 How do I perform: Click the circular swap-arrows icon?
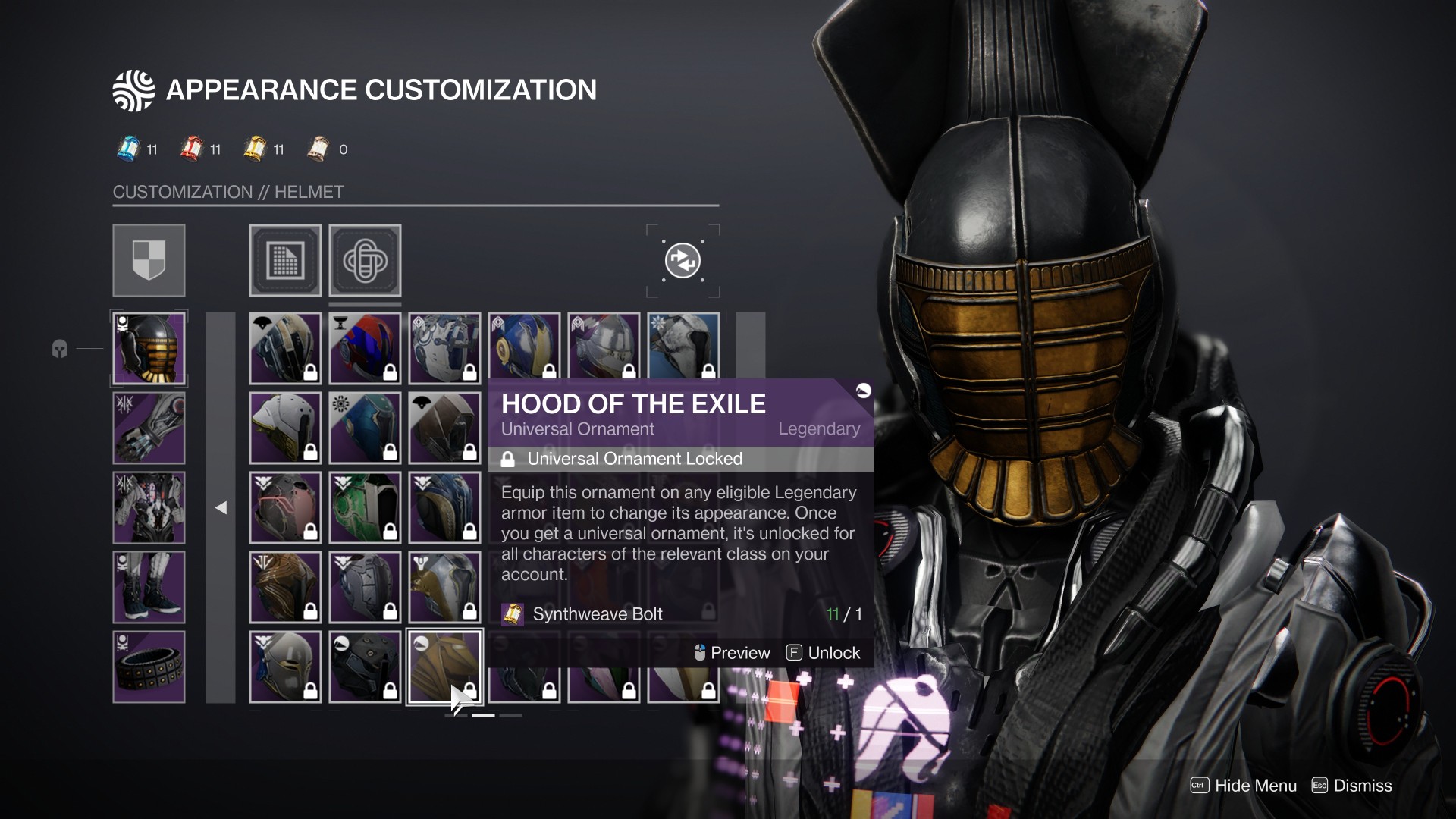point(682,260)
